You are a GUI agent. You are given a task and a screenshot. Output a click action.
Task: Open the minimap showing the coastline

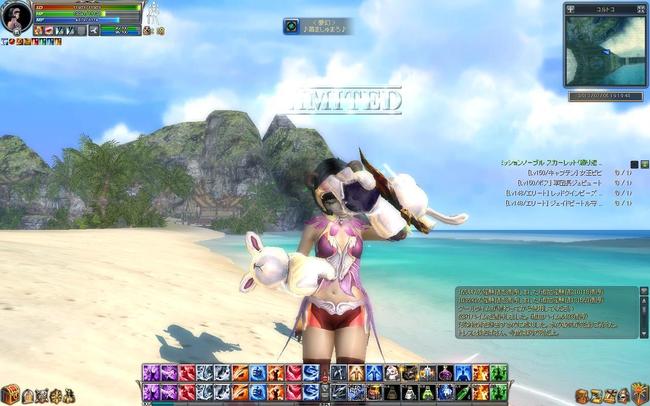tap(604, 51)
